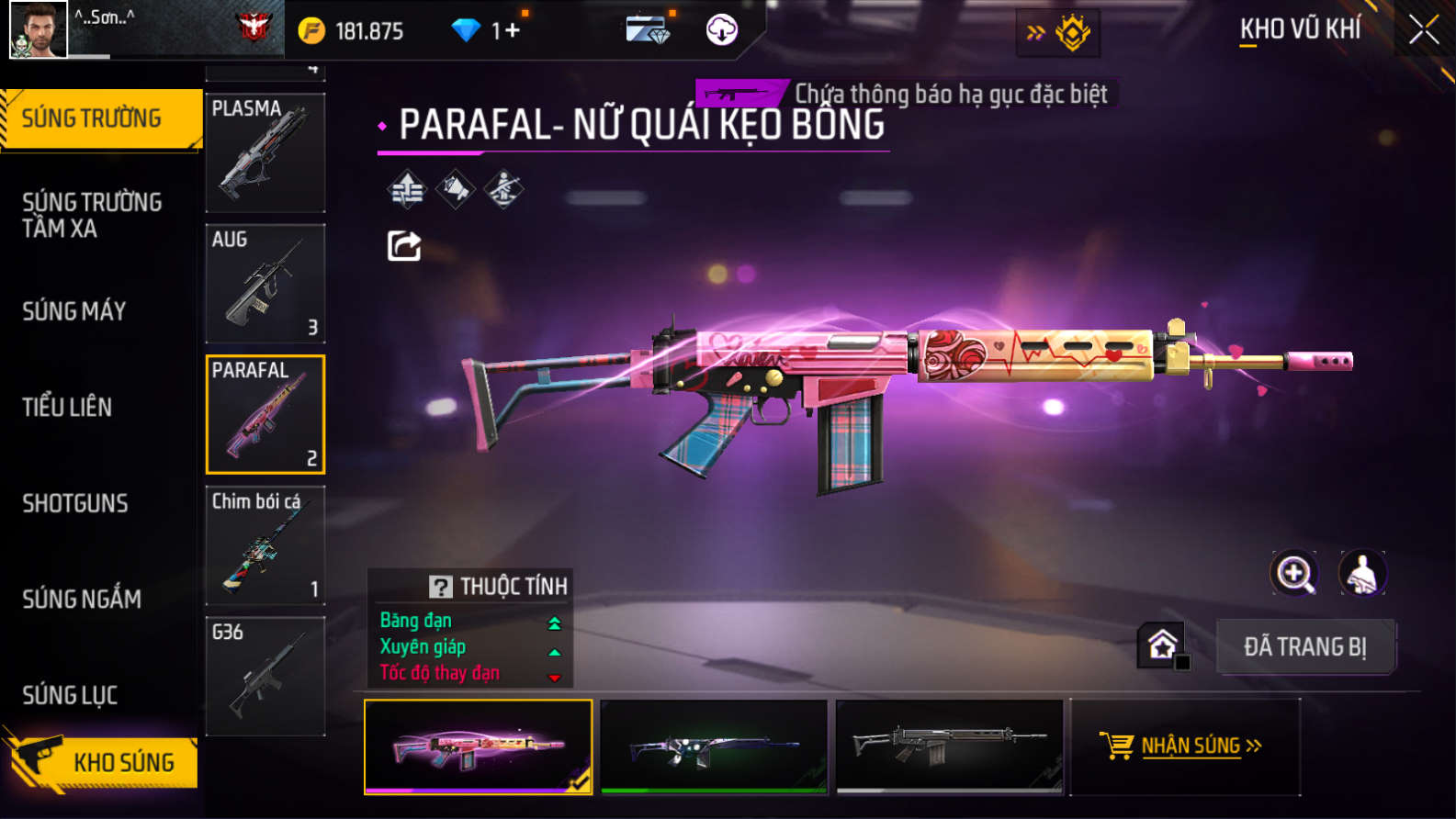Screen dimensions: 1456x819
Task: Click the share icon below the weapon name
Action: (404, 246)
